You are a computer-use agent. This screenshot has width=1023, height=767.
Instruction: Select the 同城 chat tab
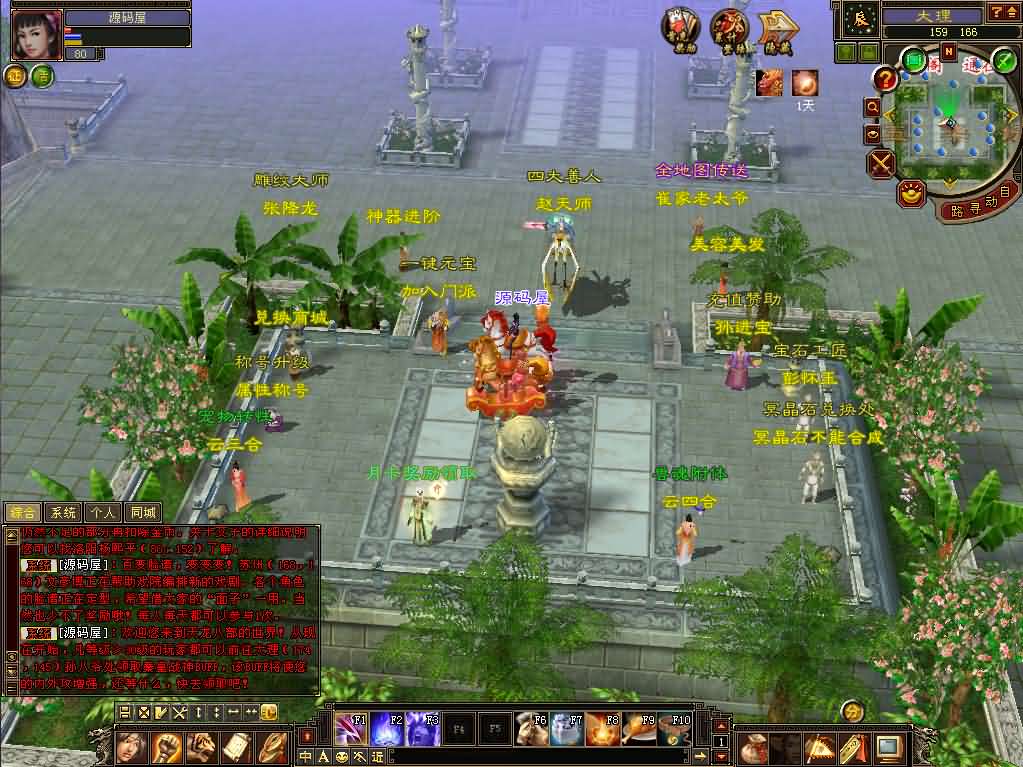pos(143,513)
